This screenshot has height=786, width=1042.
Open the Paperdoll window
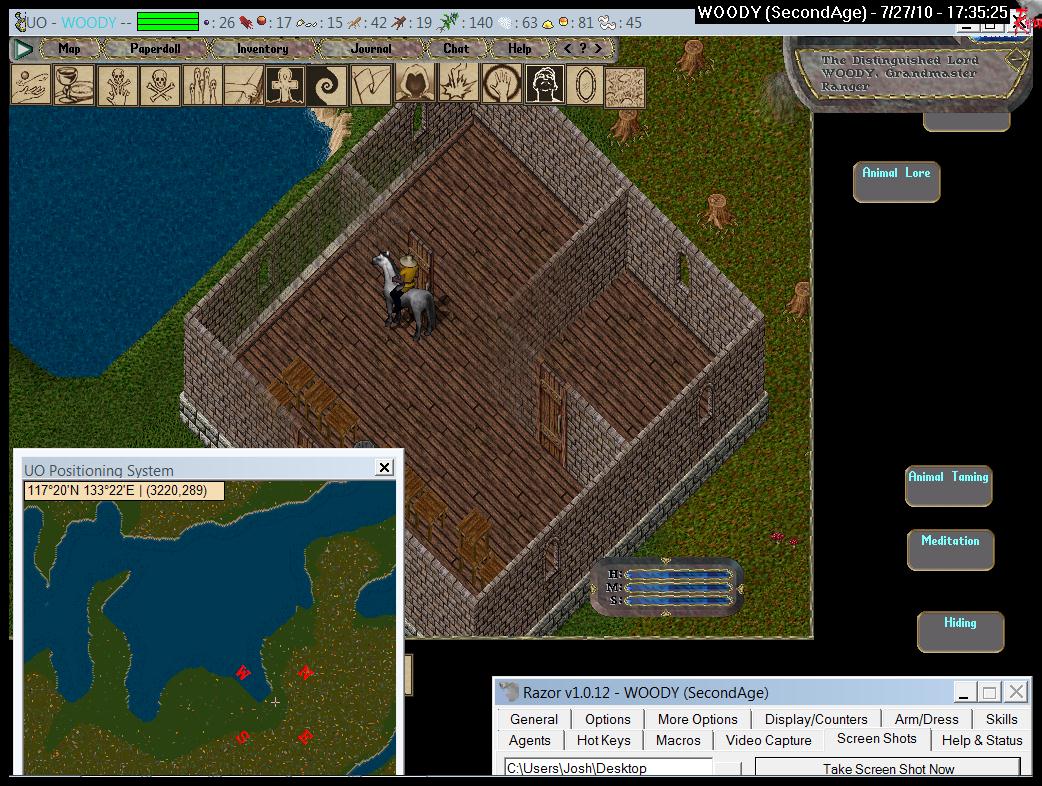pyautogui.click(x=155, y=48)
